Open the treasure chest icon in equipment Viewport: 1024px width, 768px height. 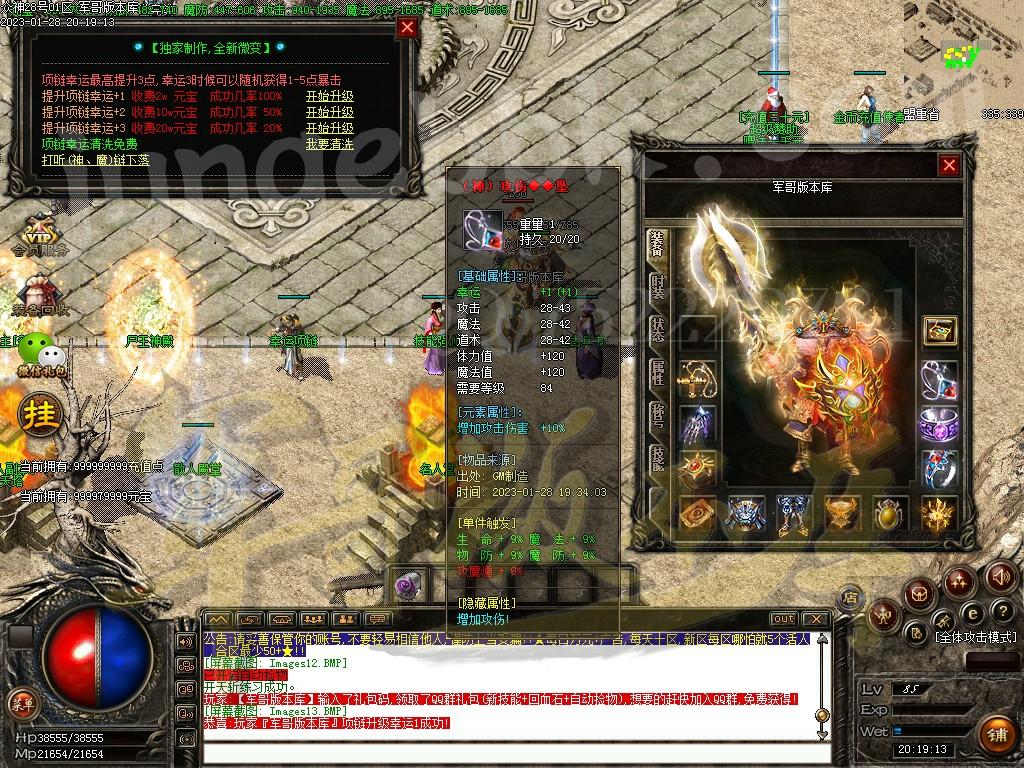[x=938, y=331]
